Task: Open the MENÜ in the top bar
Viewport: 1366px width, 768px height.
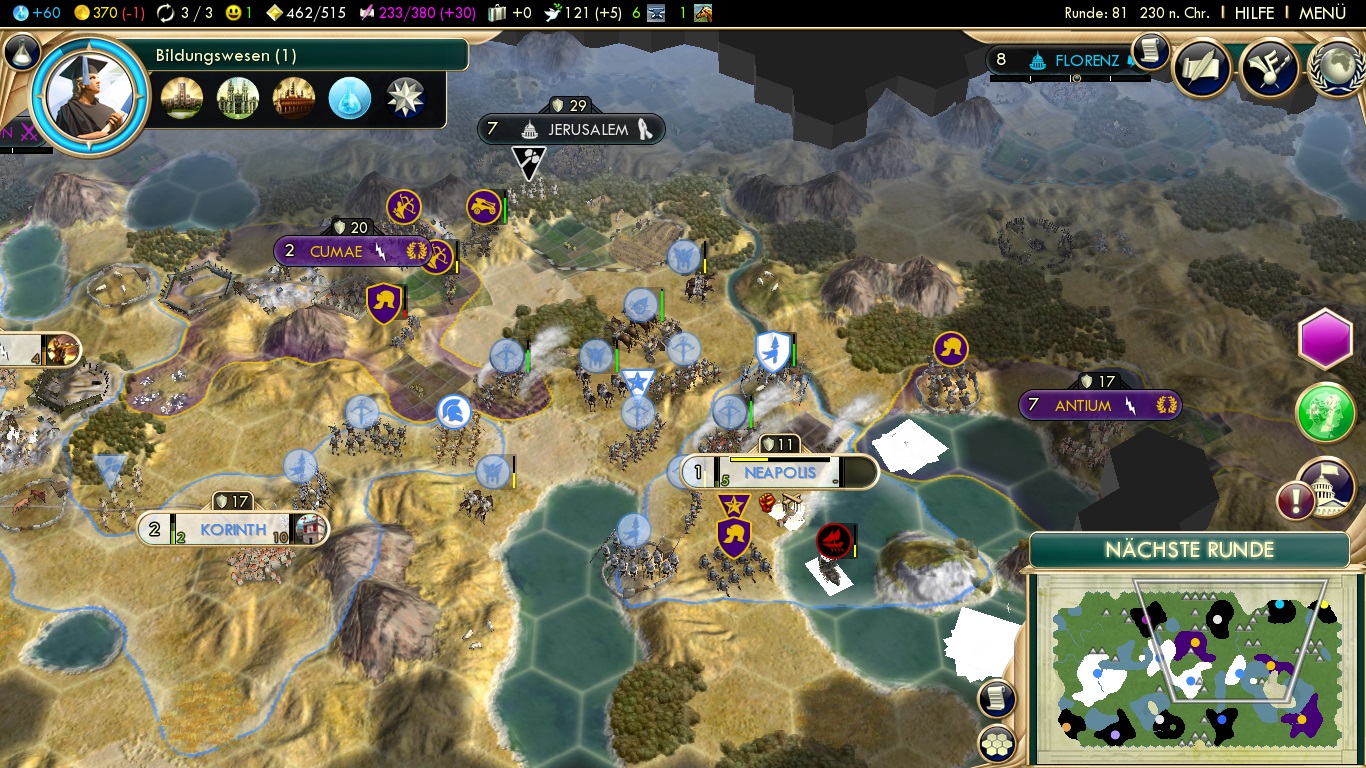Action: (1322, 13)
